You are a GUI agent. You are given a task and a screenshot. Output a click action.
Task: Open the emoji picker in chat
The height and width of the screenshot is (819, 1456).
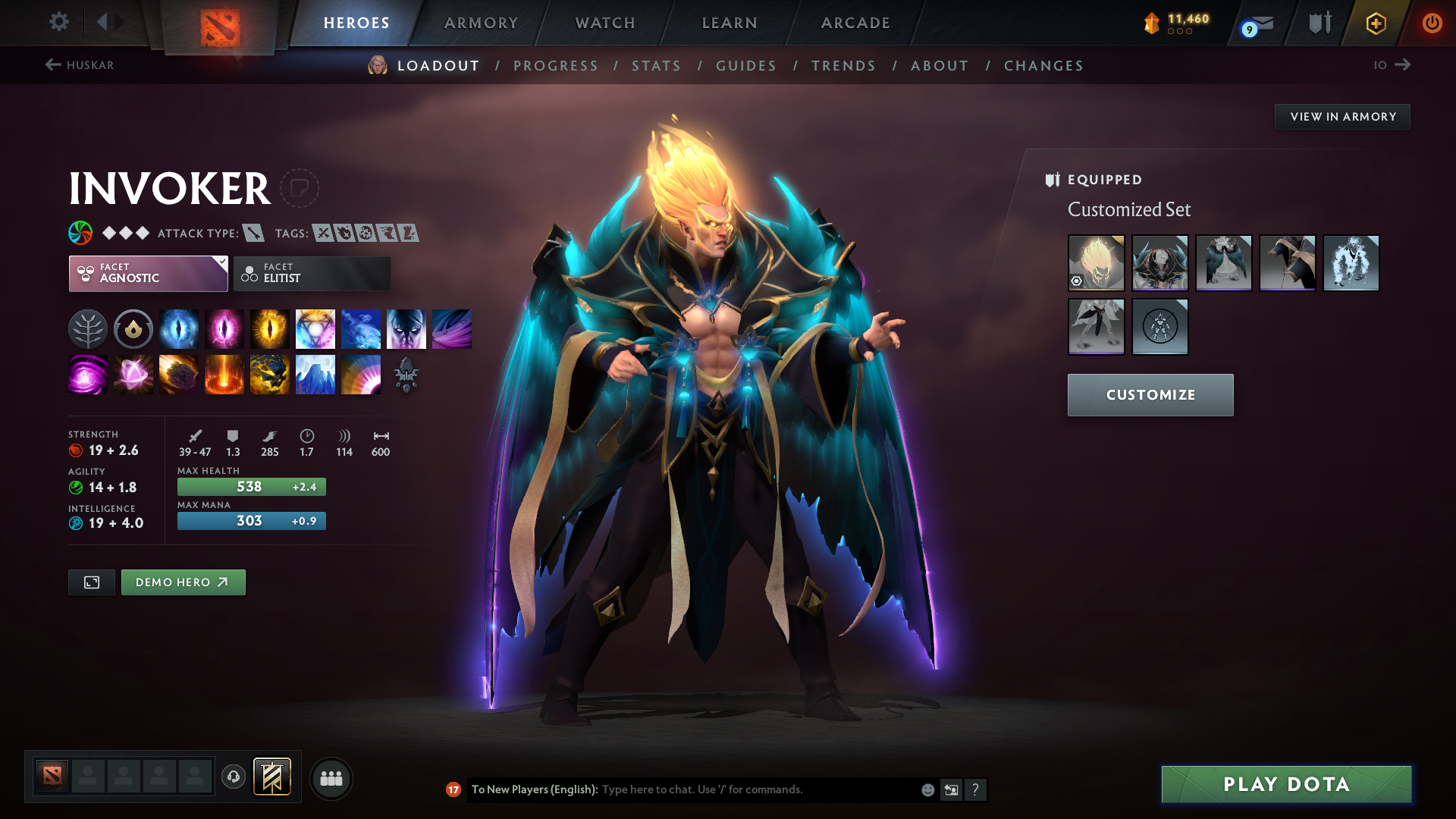(927, 789)
